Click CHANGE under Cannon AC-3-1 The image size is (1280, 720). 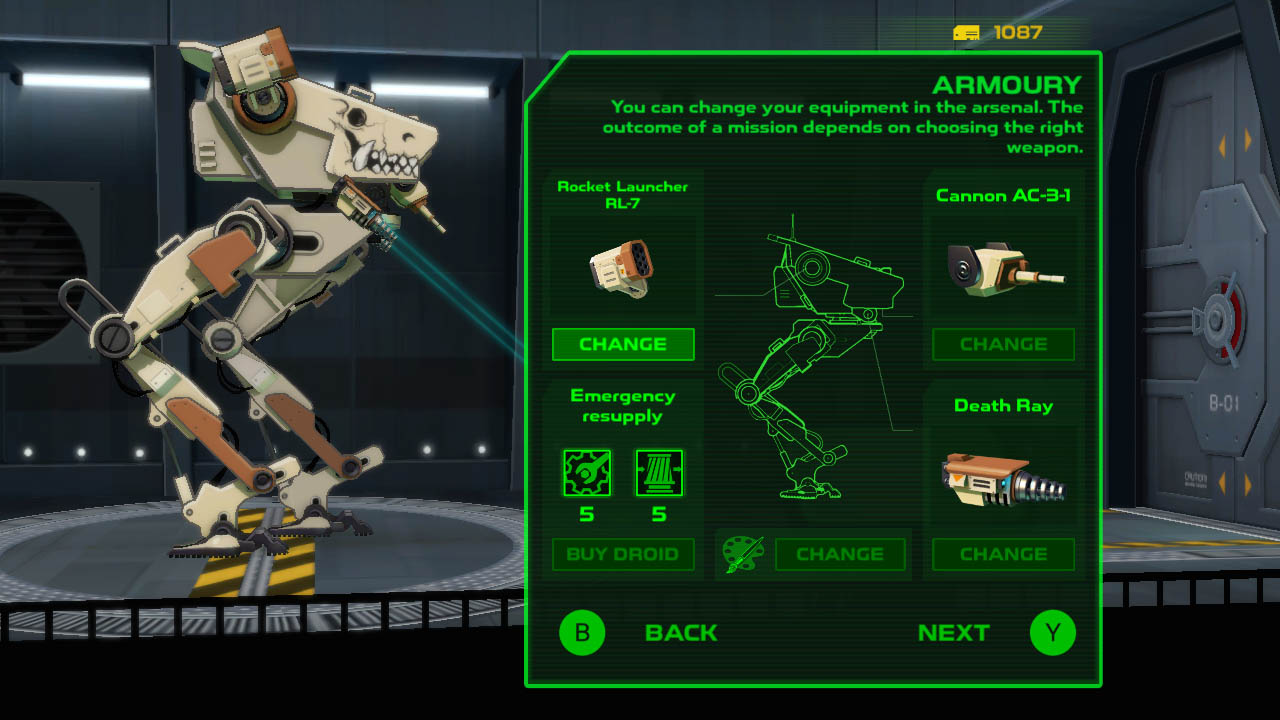tap(1003, 344)
